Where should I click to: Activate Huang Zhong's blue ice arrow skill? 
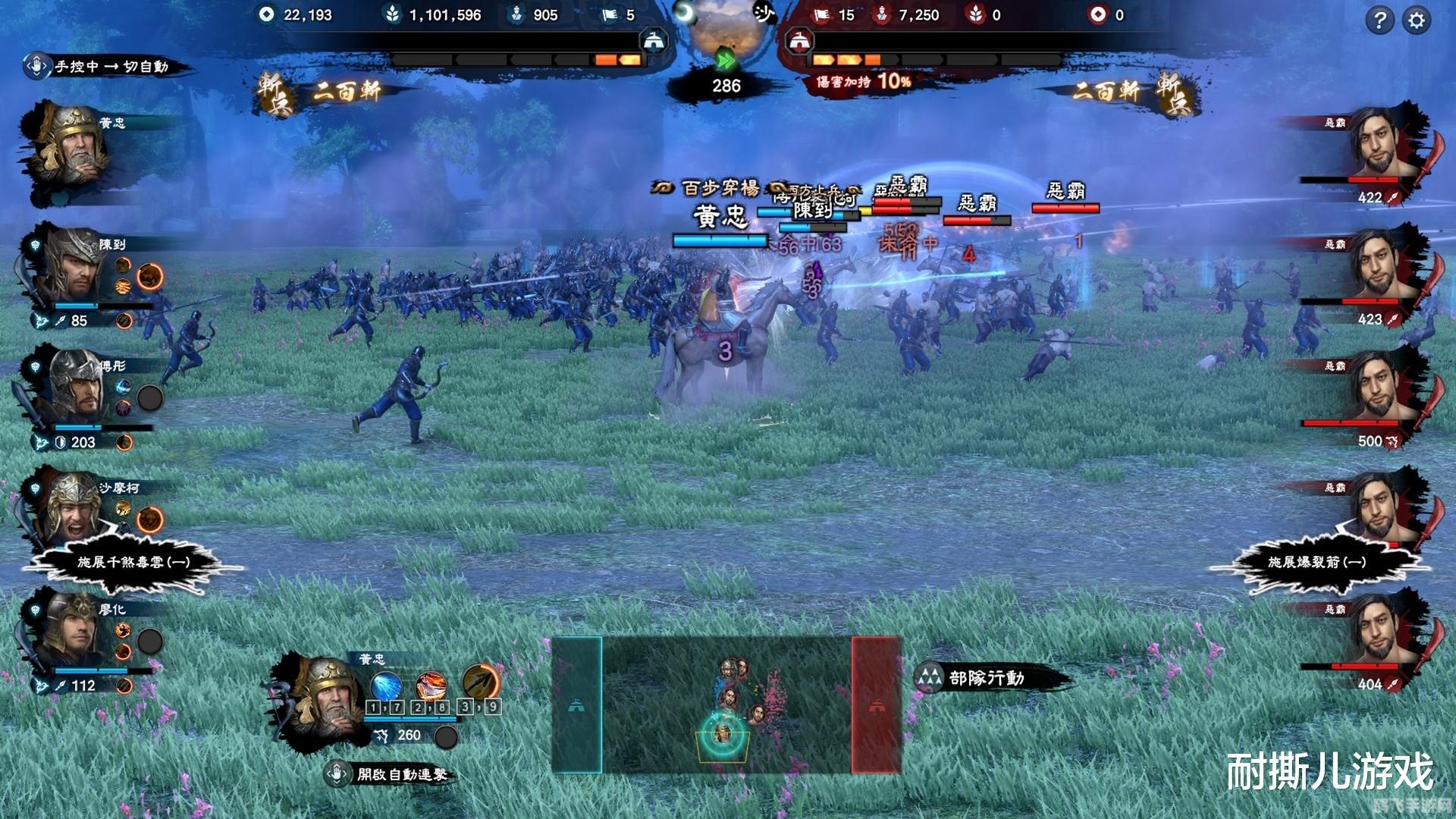point(386,685)
